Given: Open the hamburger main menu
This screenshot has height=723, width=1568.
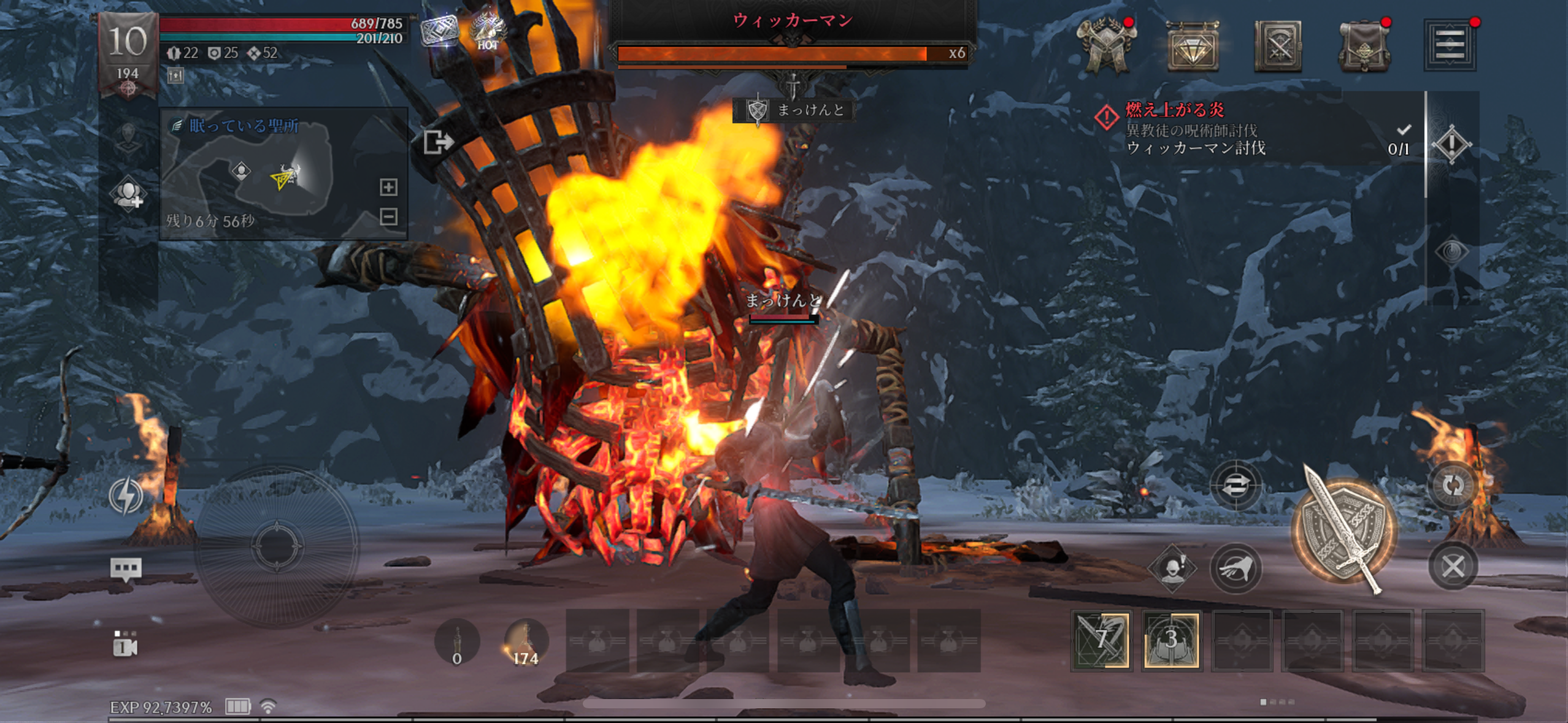Looking at the screenshot, I should pos(1450,45).
